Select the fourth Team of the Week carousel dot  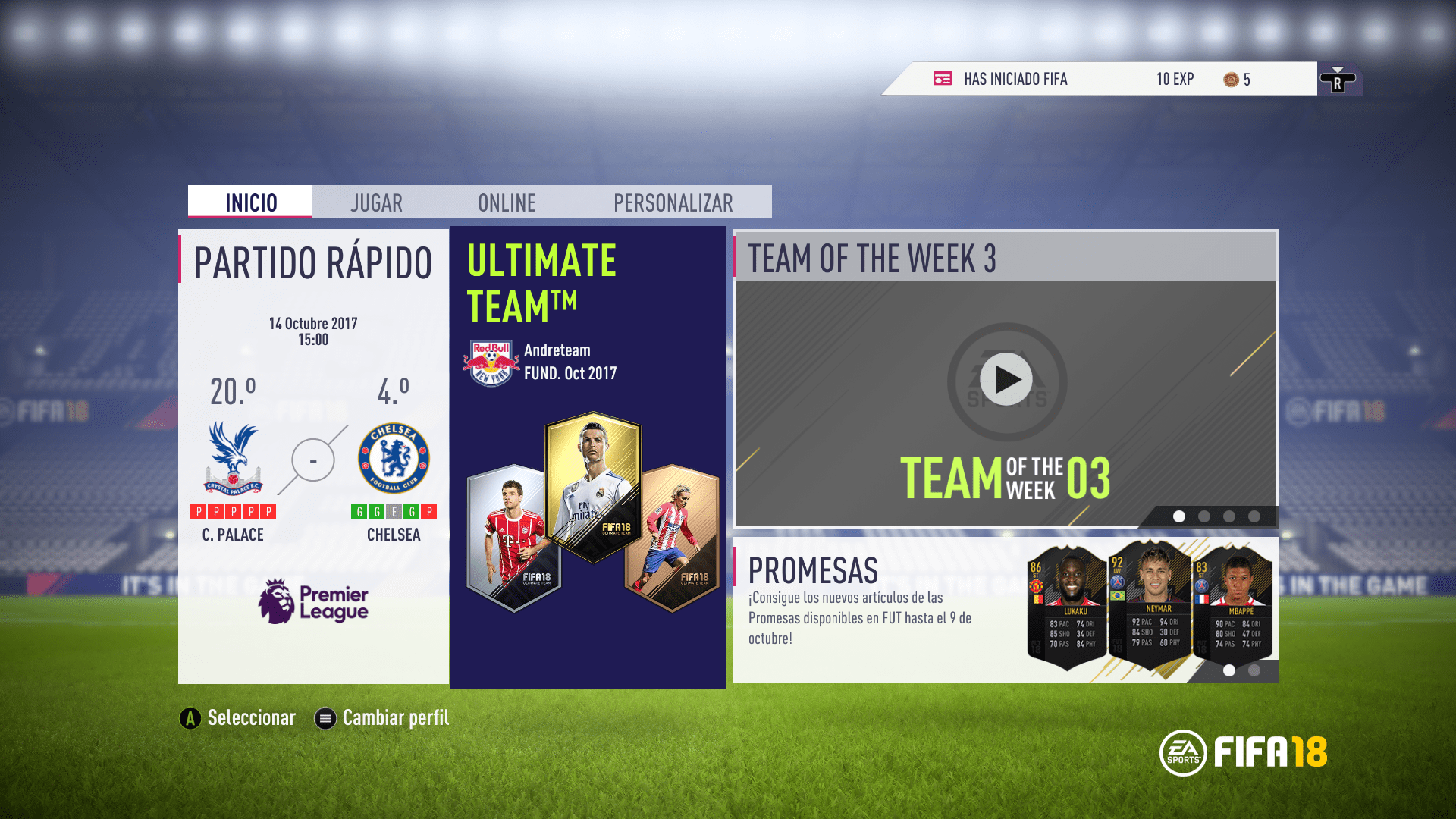[1253, 516]
